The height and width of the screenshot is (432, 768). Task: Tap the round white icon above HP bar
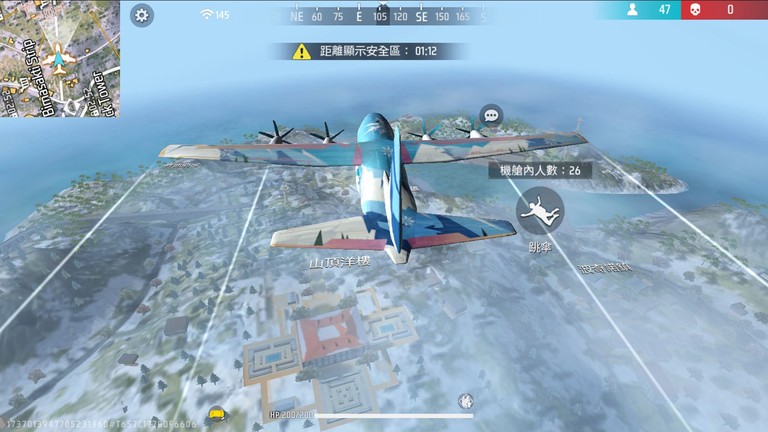[x=465, y=401]
